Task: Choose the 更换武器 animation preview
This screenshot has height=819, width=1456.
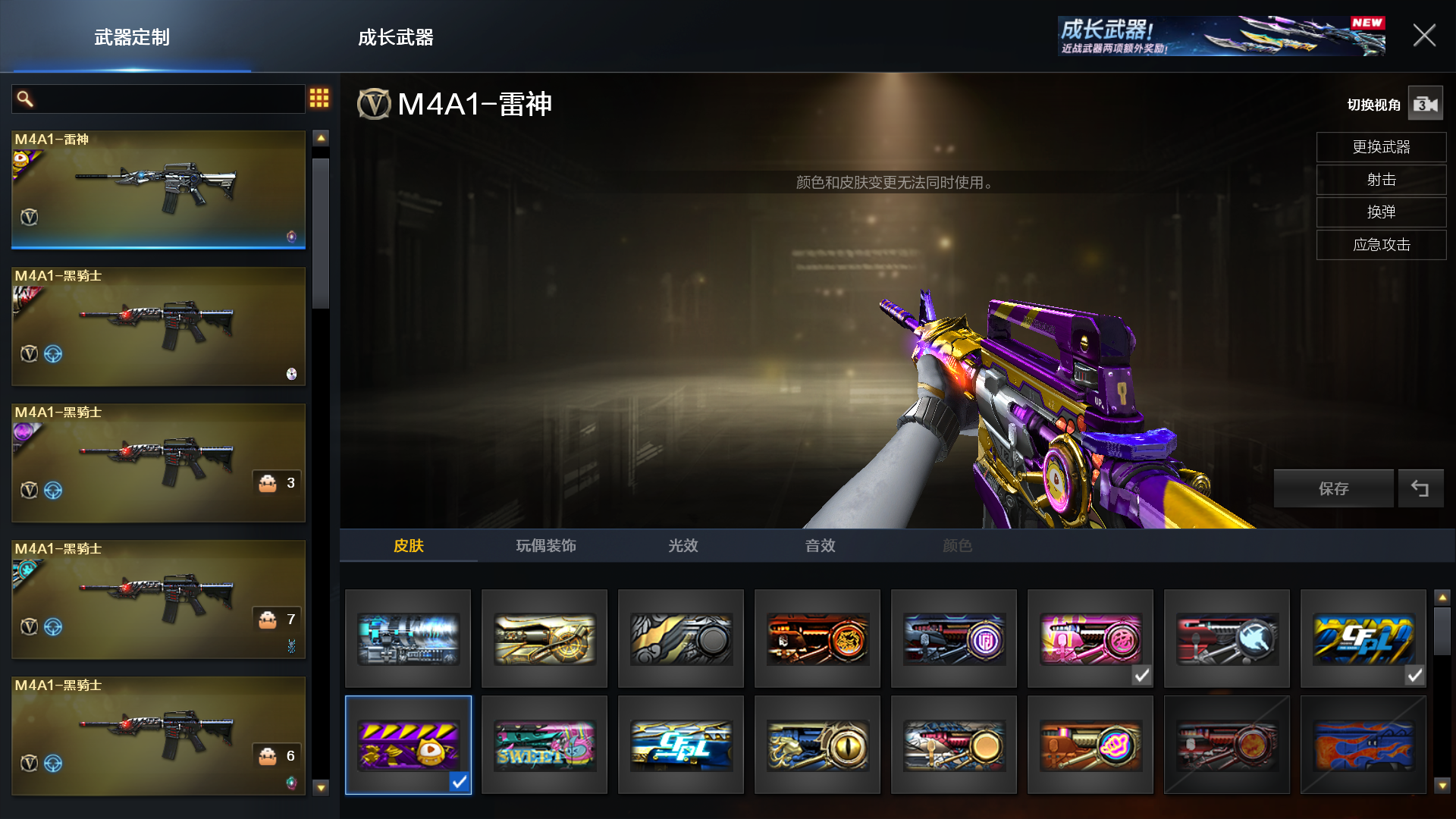Action: click(1381, 147)
